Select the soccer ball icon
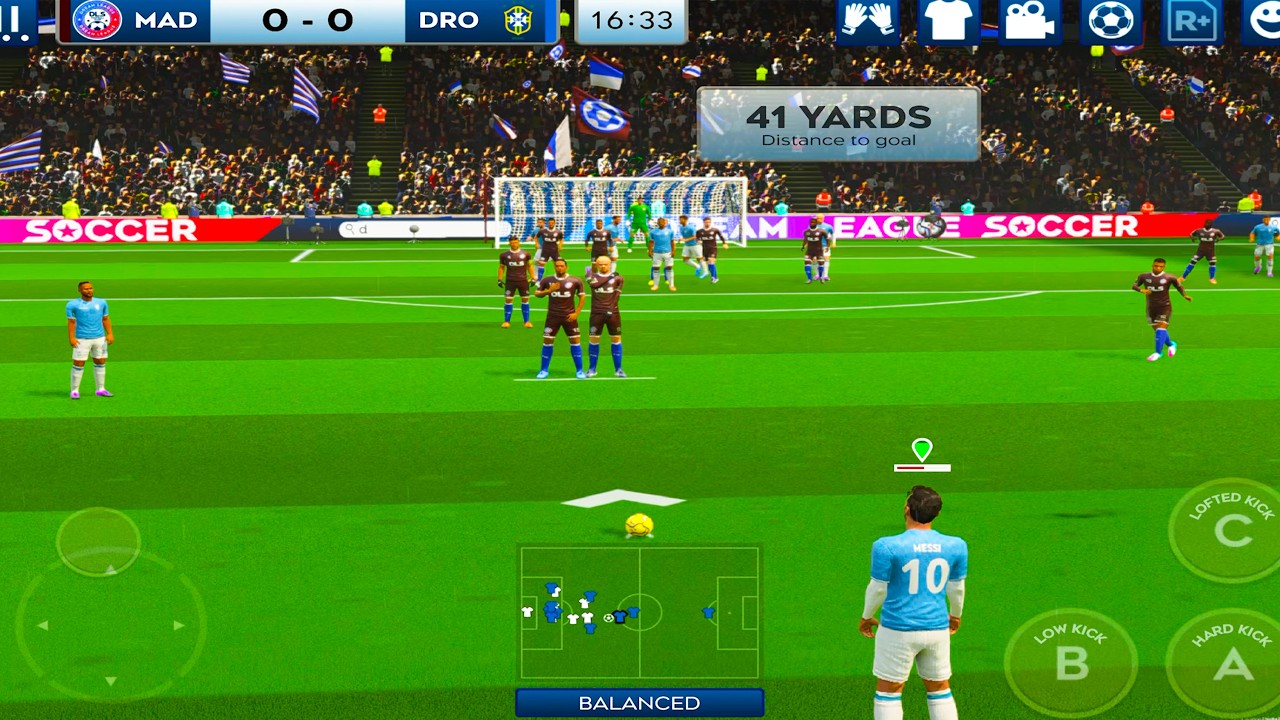The width and height of the screenshot is (1280, 720). [x=1111, y=21]
